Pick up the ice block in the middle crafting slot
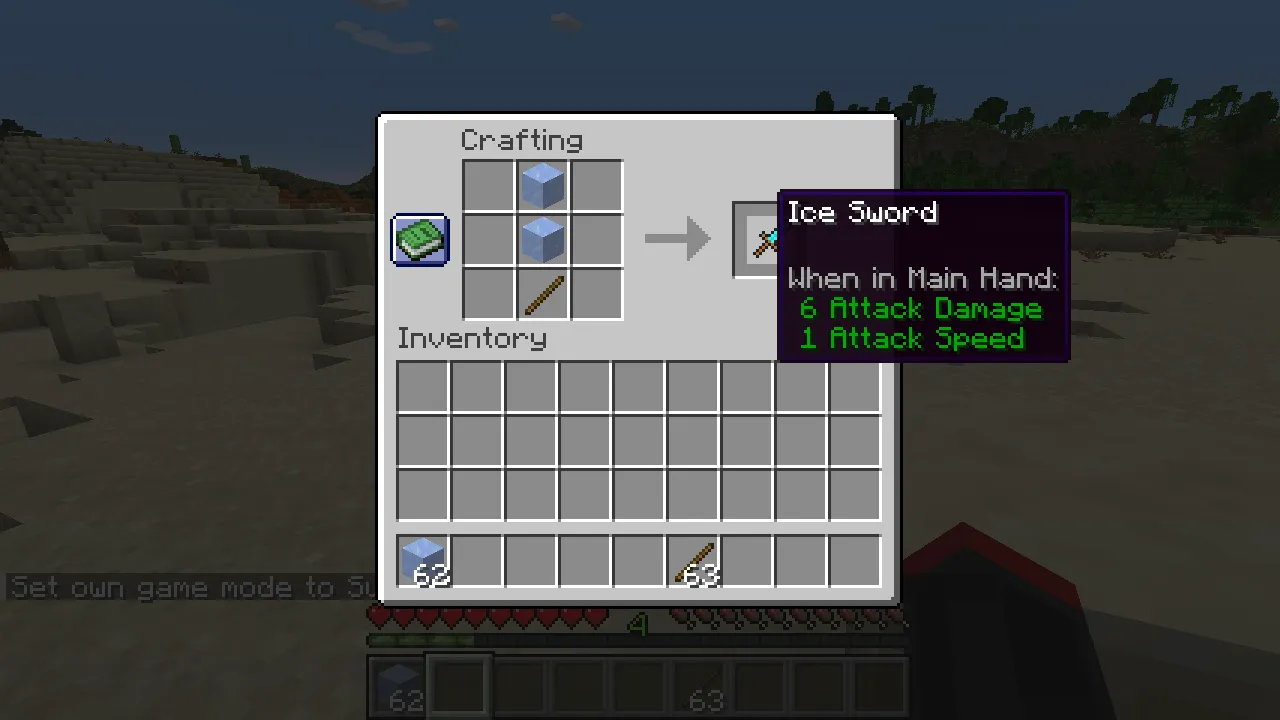 pyautogui.click(x=542, y=238)
